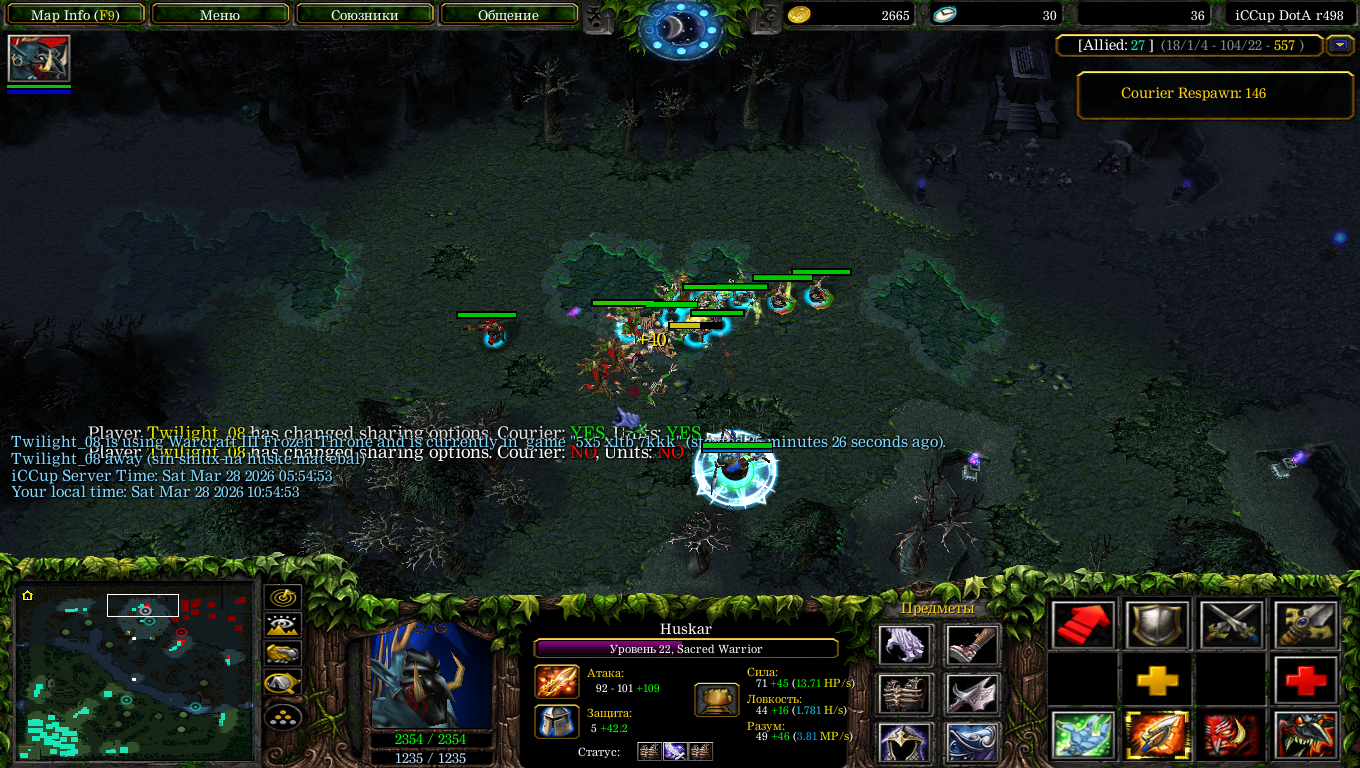The width and height of the screenshot is (1360, 768).
Task: Choose the crossed swords Attack command
Action: [1232, 626]
